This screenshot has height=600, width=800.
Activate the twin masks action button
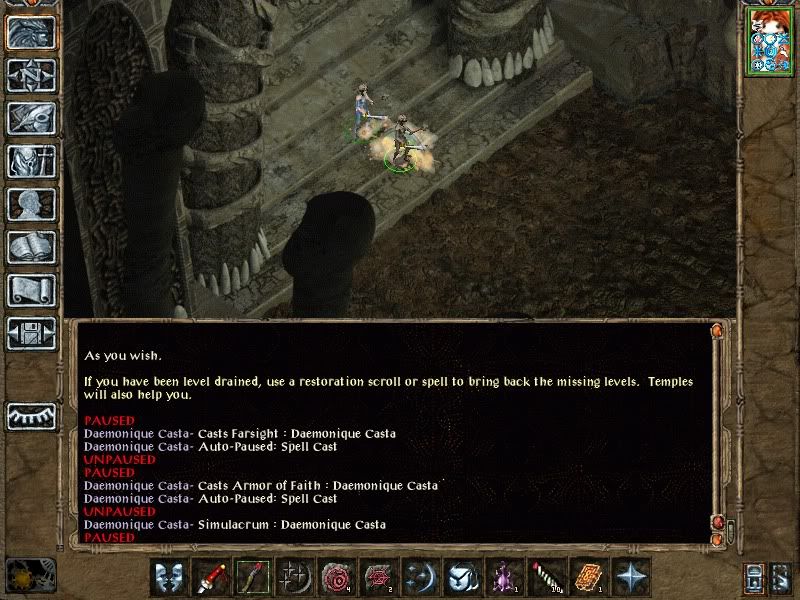click(x=170, y=578)
